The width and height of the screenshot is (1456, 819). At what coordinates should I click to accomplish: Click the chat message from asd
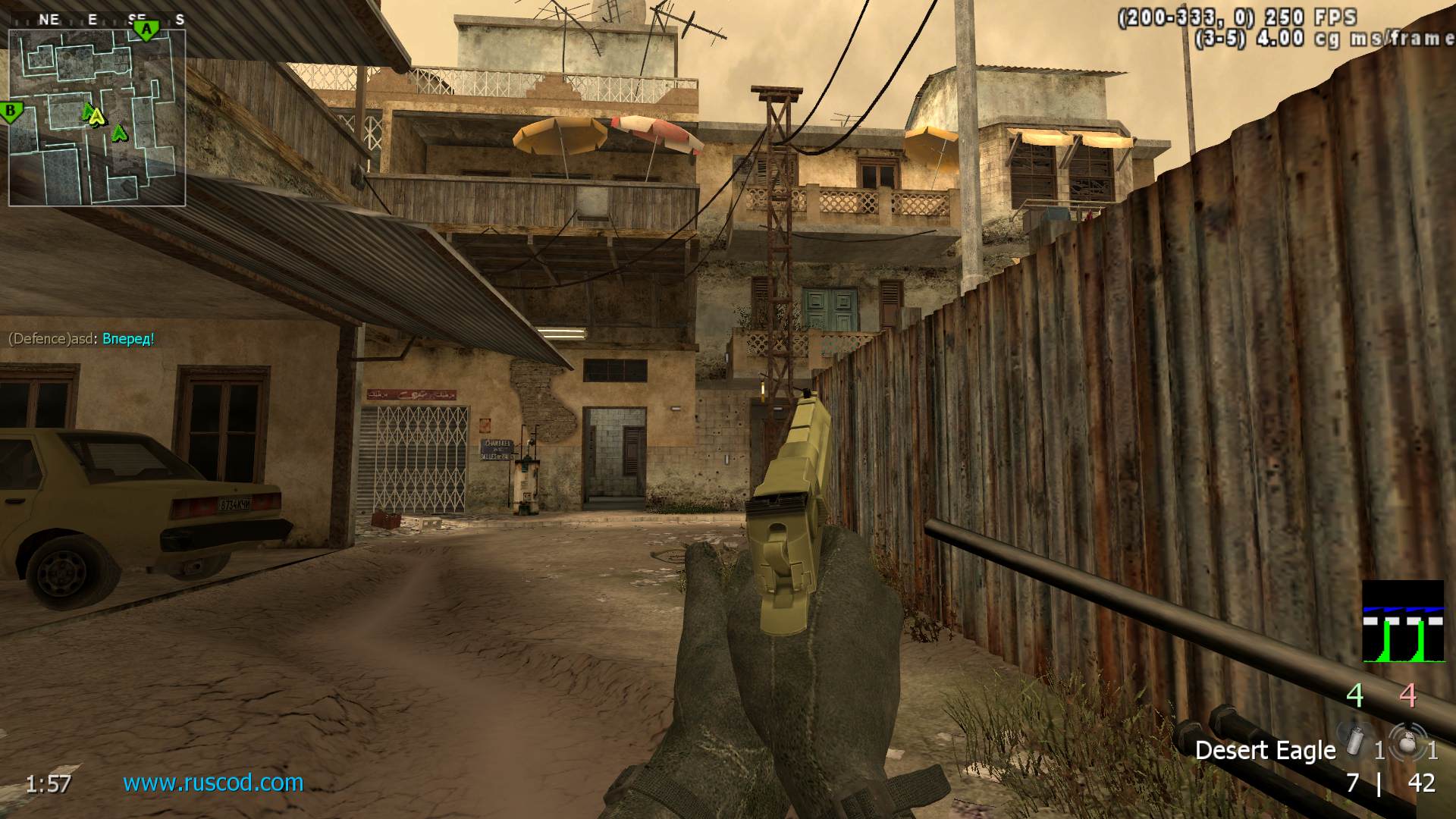coord(81,339)
